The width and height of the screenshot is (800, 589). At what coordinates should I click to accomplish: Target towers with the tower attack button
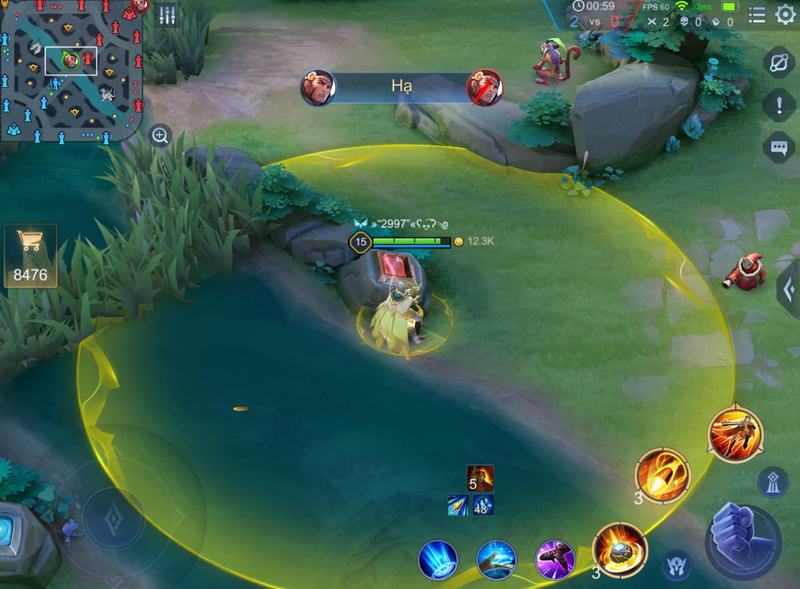pyautogui.click(x=773, y=482)
